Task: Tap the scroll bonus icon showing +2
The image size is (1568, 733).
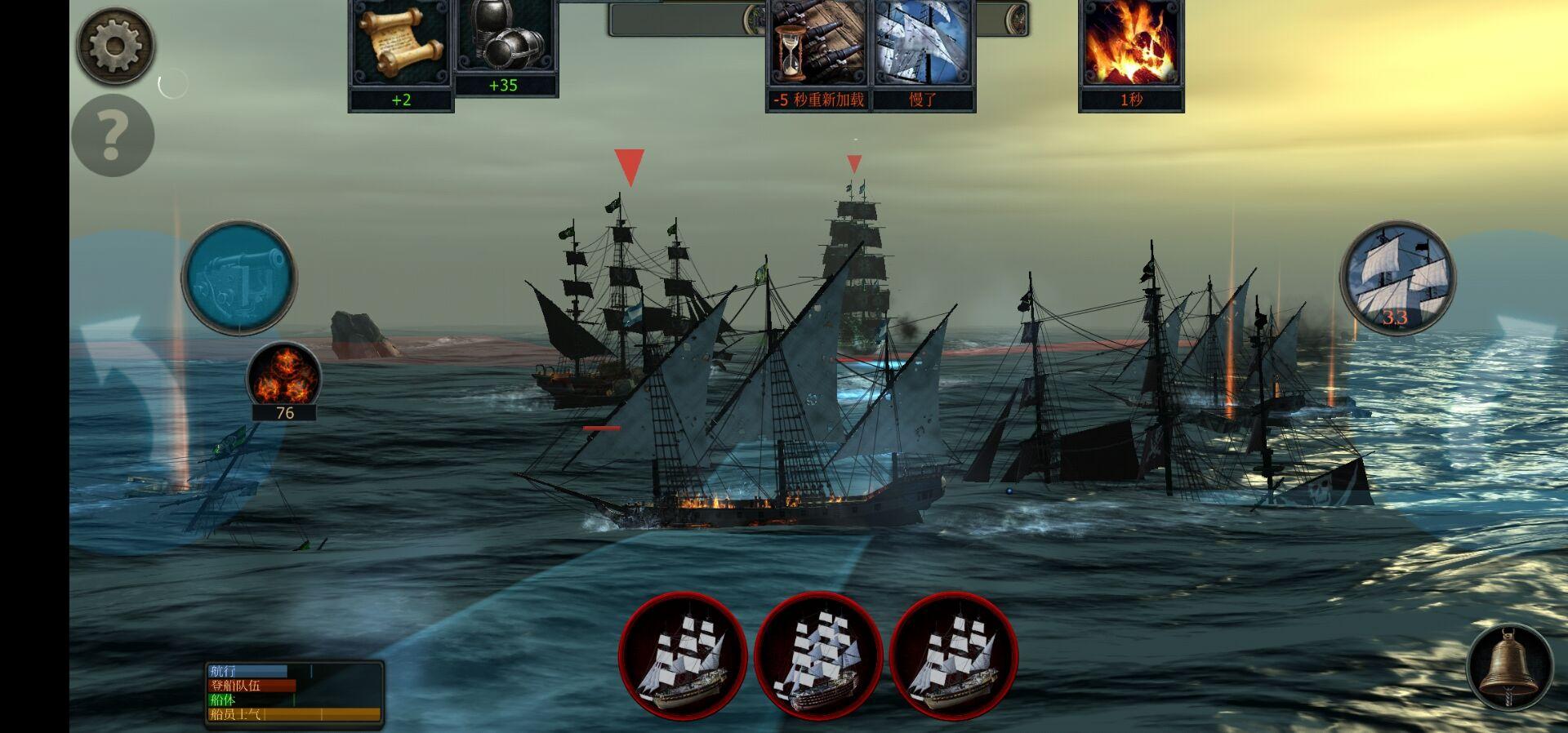Action: click(401, 45)
